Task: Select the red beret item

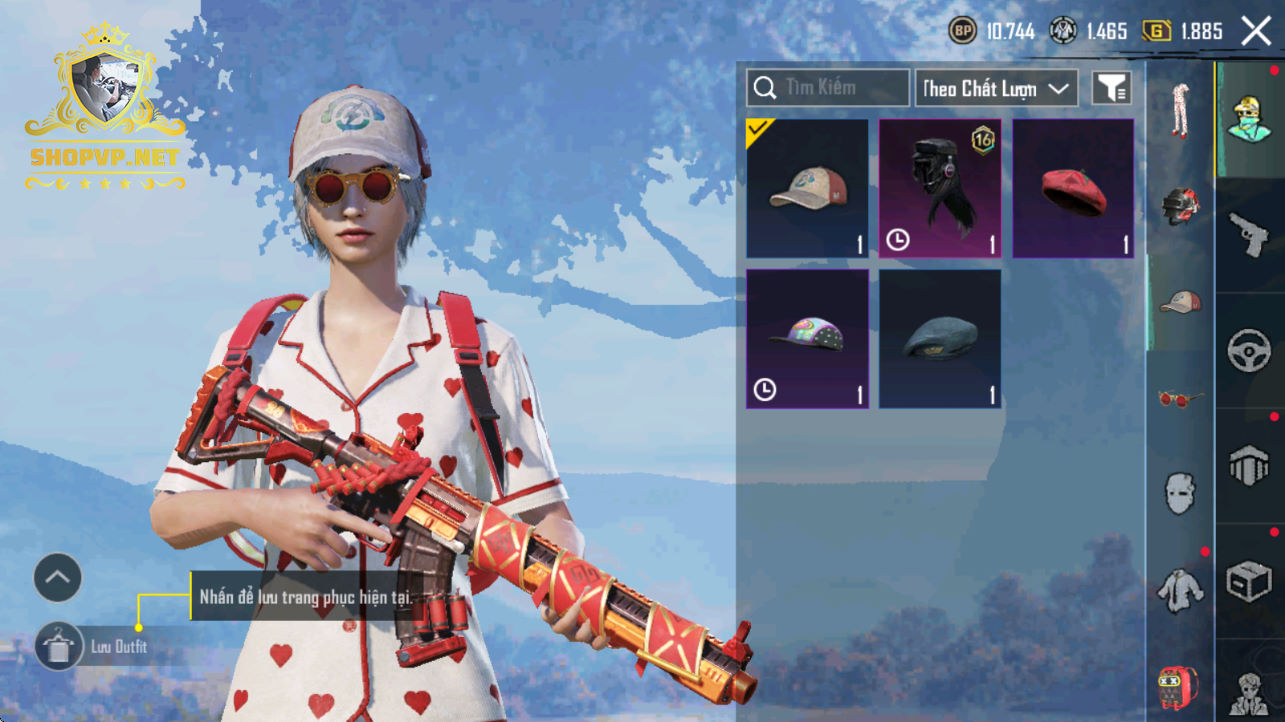Action: pyautogui.click(x=1073, y=188)
